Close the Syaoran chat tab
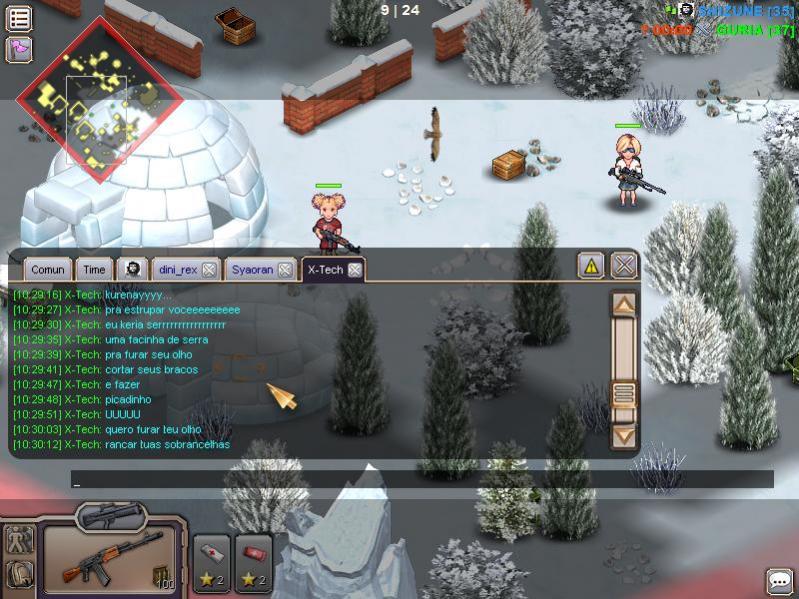 pyautogui.click(x=285, y=270)
